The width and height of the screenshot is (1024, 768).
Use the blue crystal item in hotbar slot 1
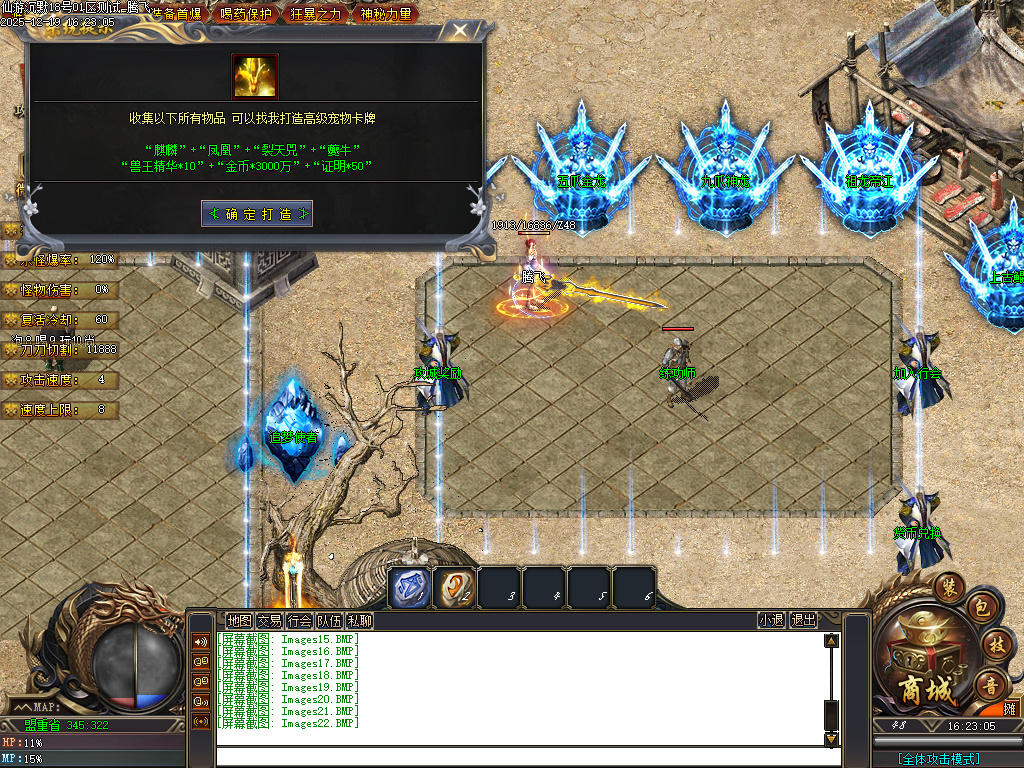tap(409, 587)
